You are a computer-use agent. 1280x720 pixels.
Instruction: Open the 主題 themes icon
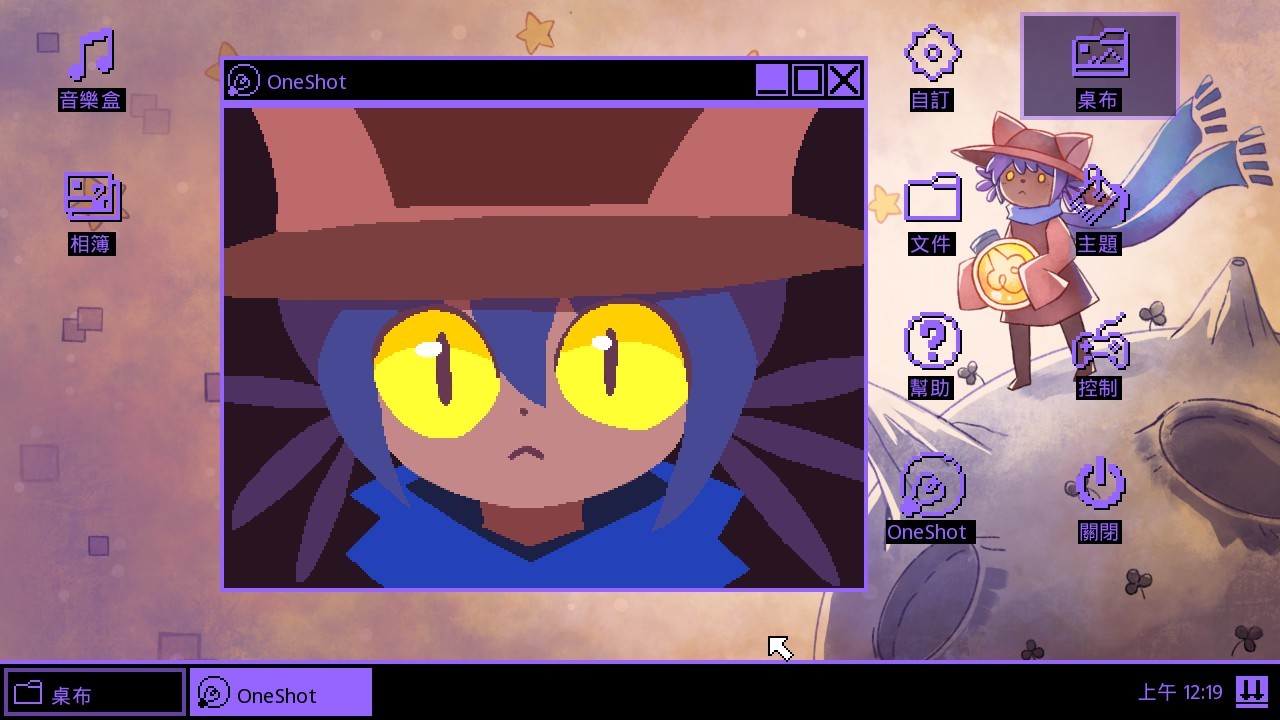pos(1098,200)
